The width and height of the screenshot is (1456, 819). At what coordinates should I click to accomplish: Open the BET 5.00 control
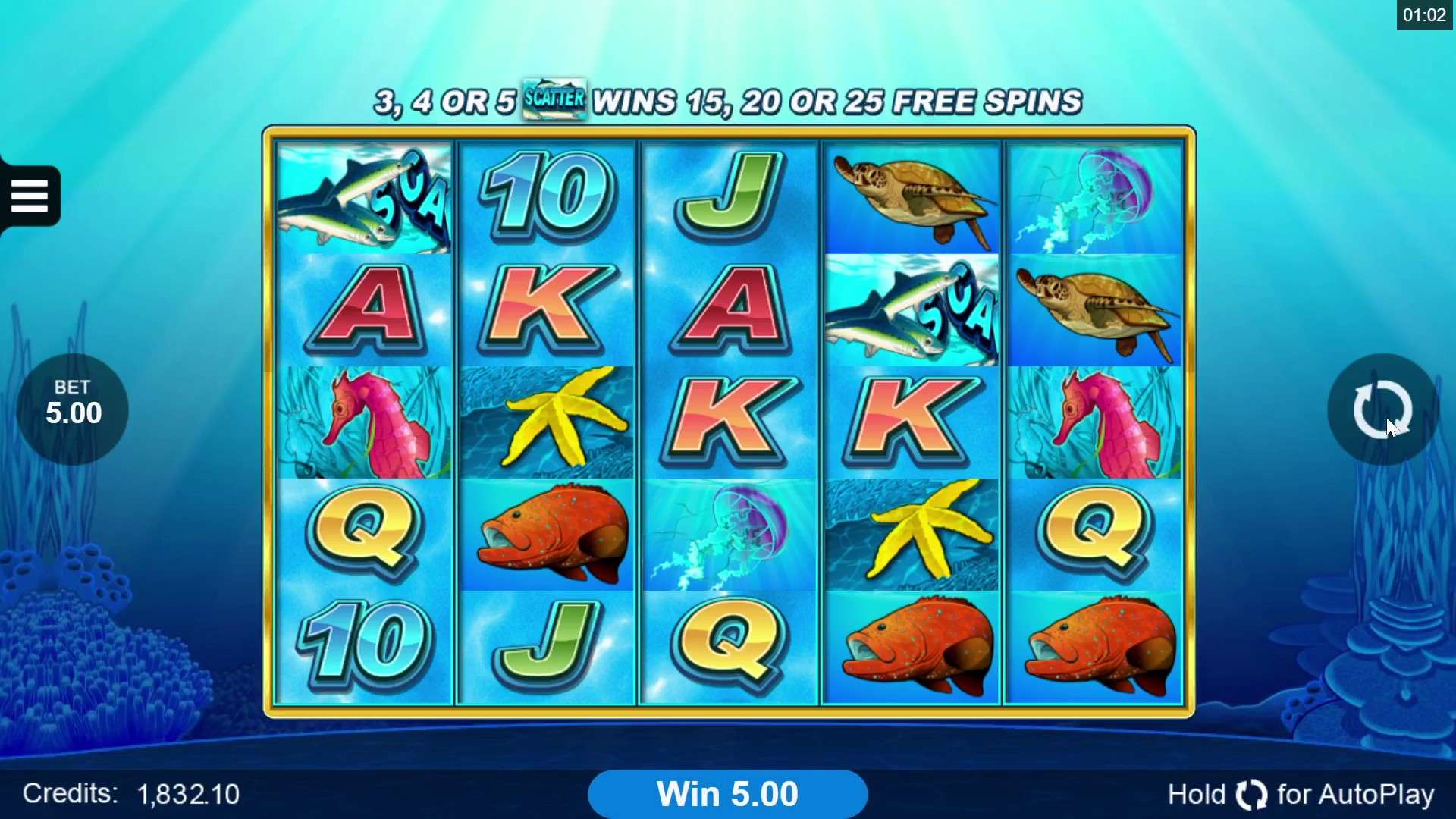72,408
